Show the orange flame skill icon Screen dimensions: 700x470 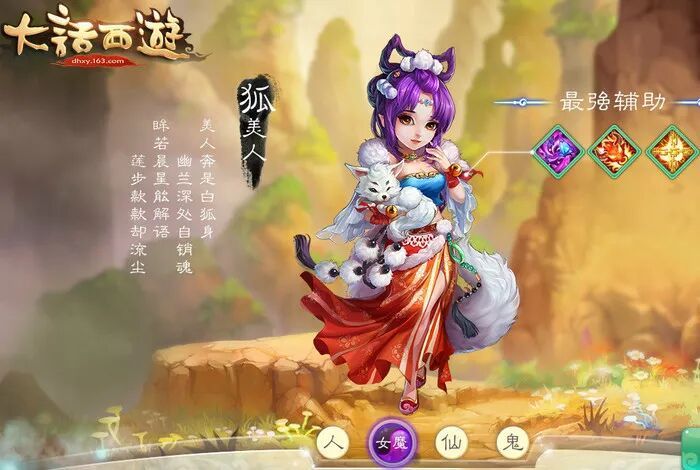coord(613,152)
